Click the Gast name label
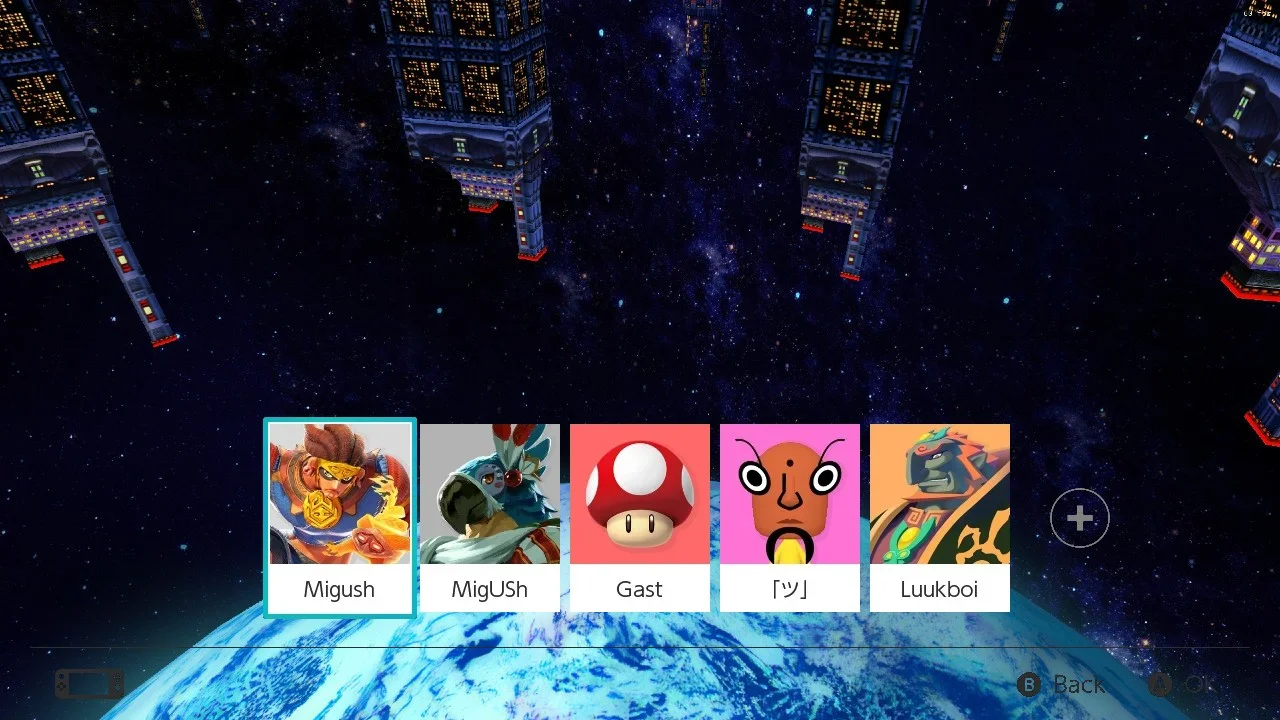1280x720 pixels. tap(639, 589)
